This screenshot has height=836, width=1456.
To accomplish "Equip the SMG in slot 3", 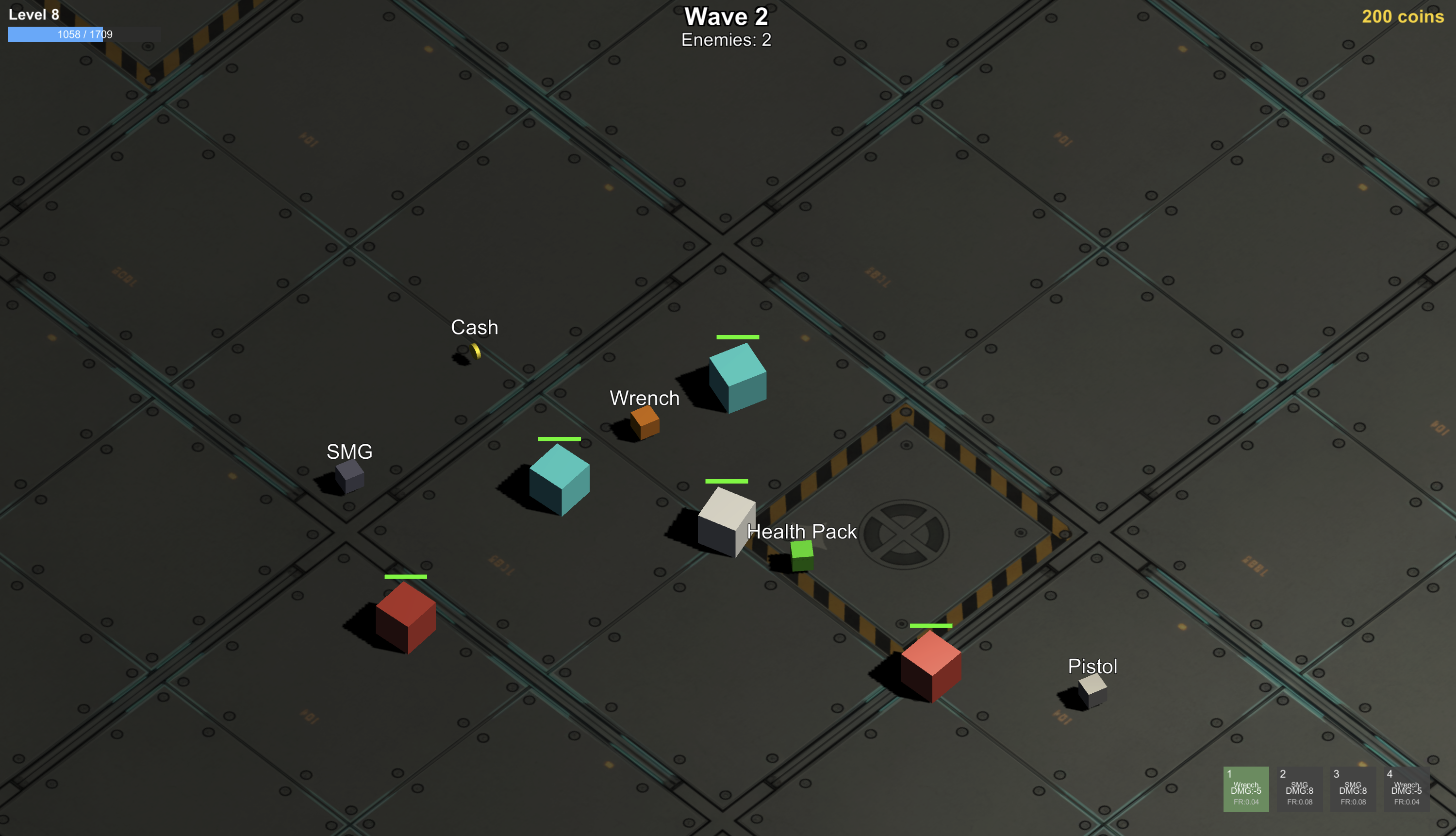I will click(x=1353, y=789).
